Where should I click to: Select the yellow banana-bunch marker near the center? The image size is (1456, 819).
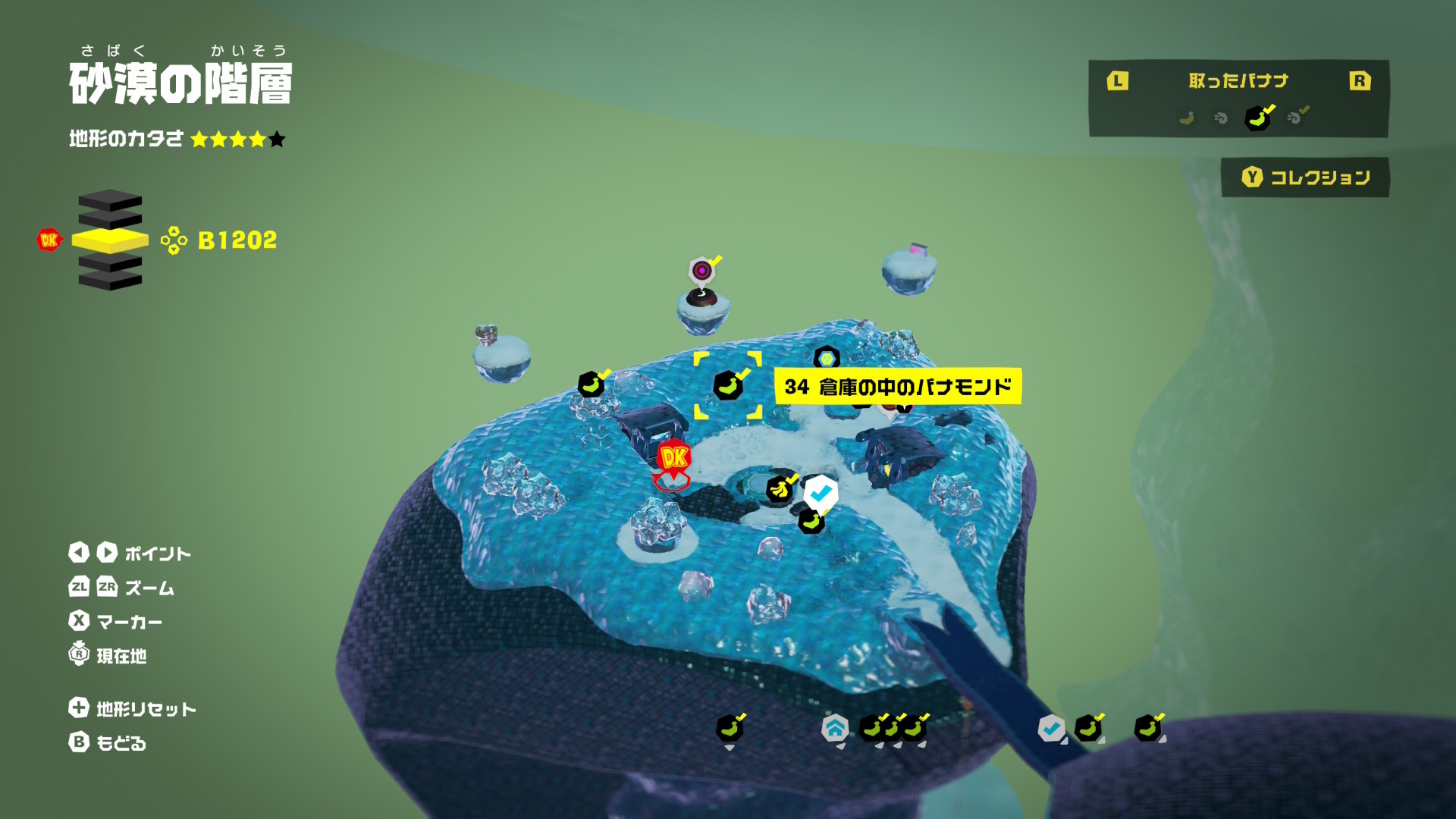pos(779,490)
